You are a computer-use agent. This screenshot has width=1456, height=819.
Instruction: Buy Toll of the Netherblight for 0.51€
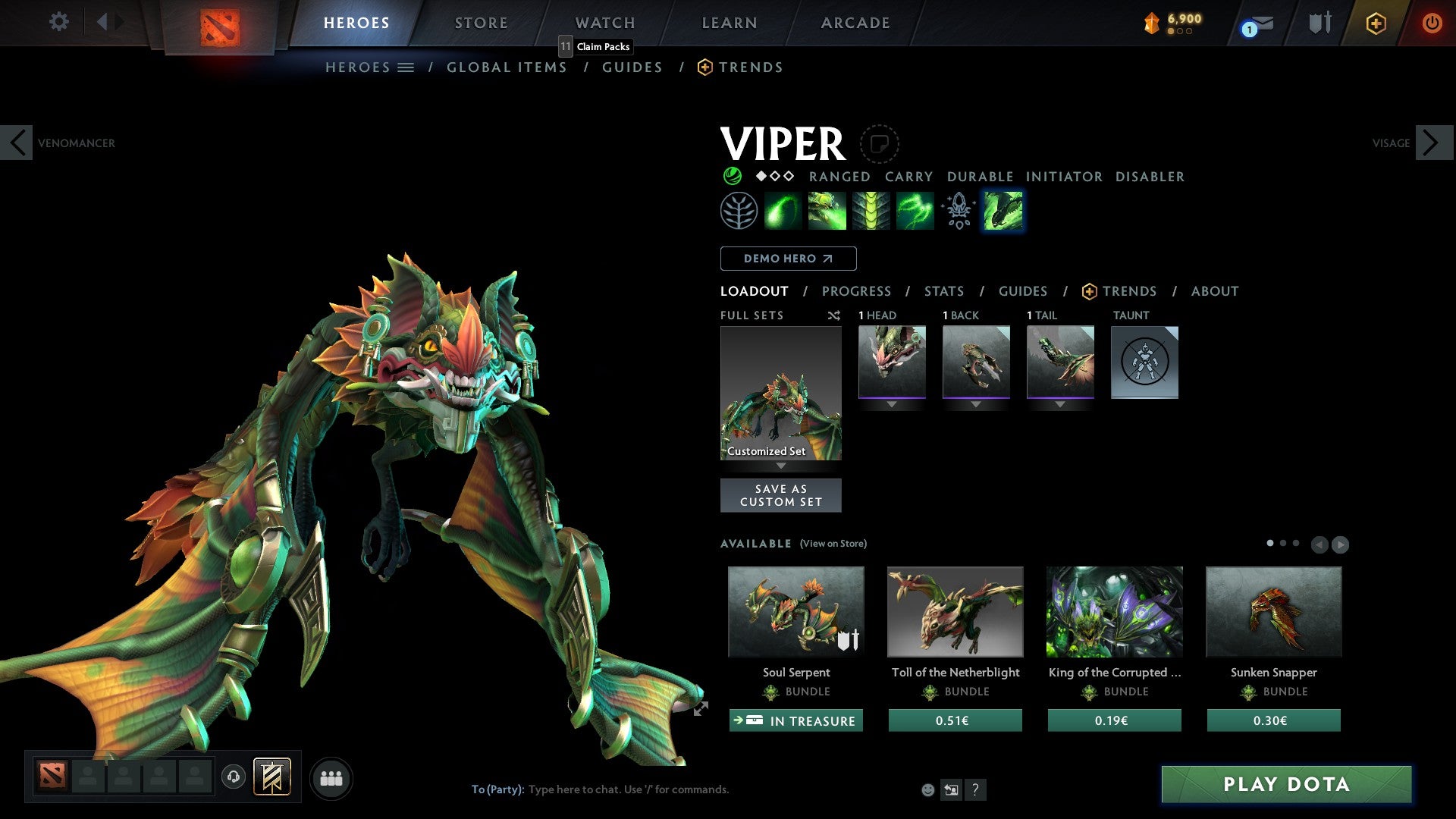(x=955, y=720)
